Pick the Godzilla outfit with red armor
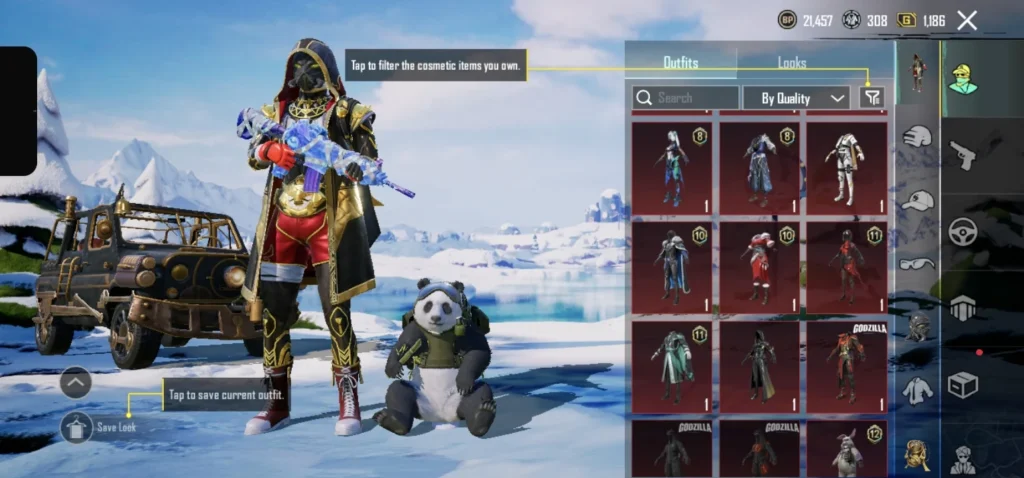Screen dimensions: 1024x478 click(846, 366)
